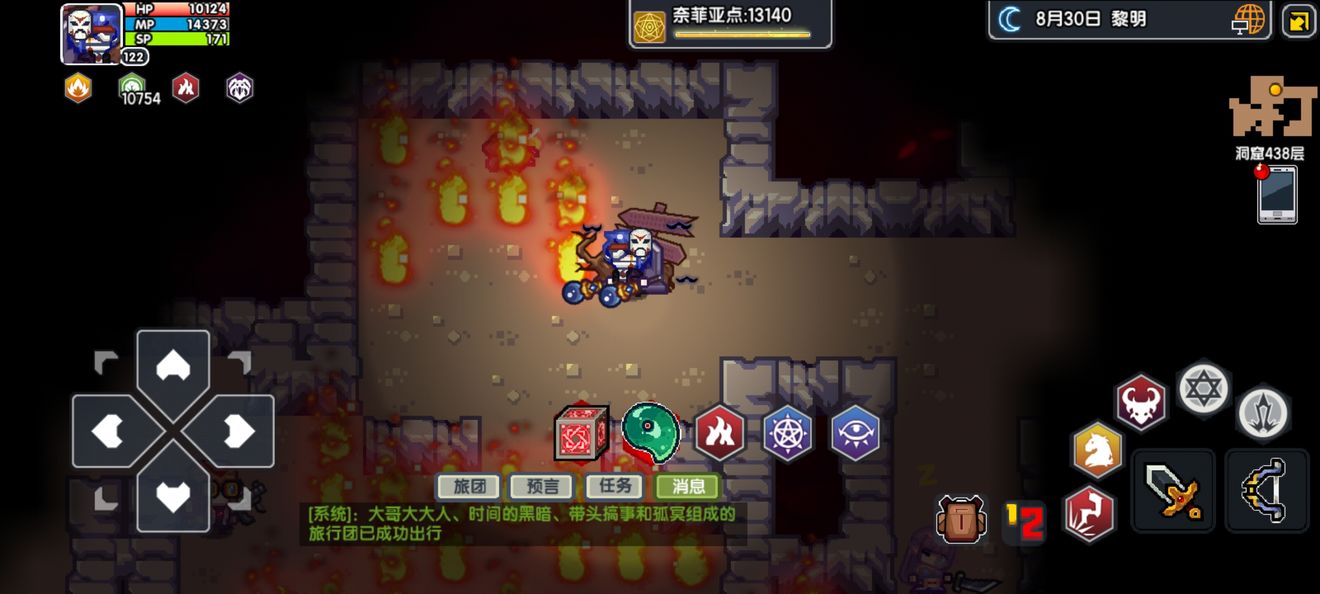Screen dimensions: 1320x594
Task: Use the green slime eye item
Action: pos(650,431)
